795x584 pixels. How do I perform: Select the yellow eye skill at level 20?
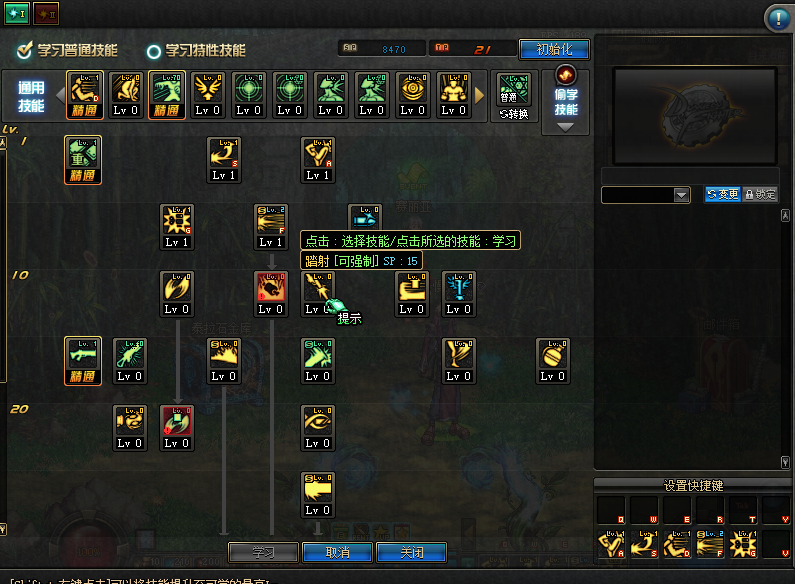pos(318,421)
